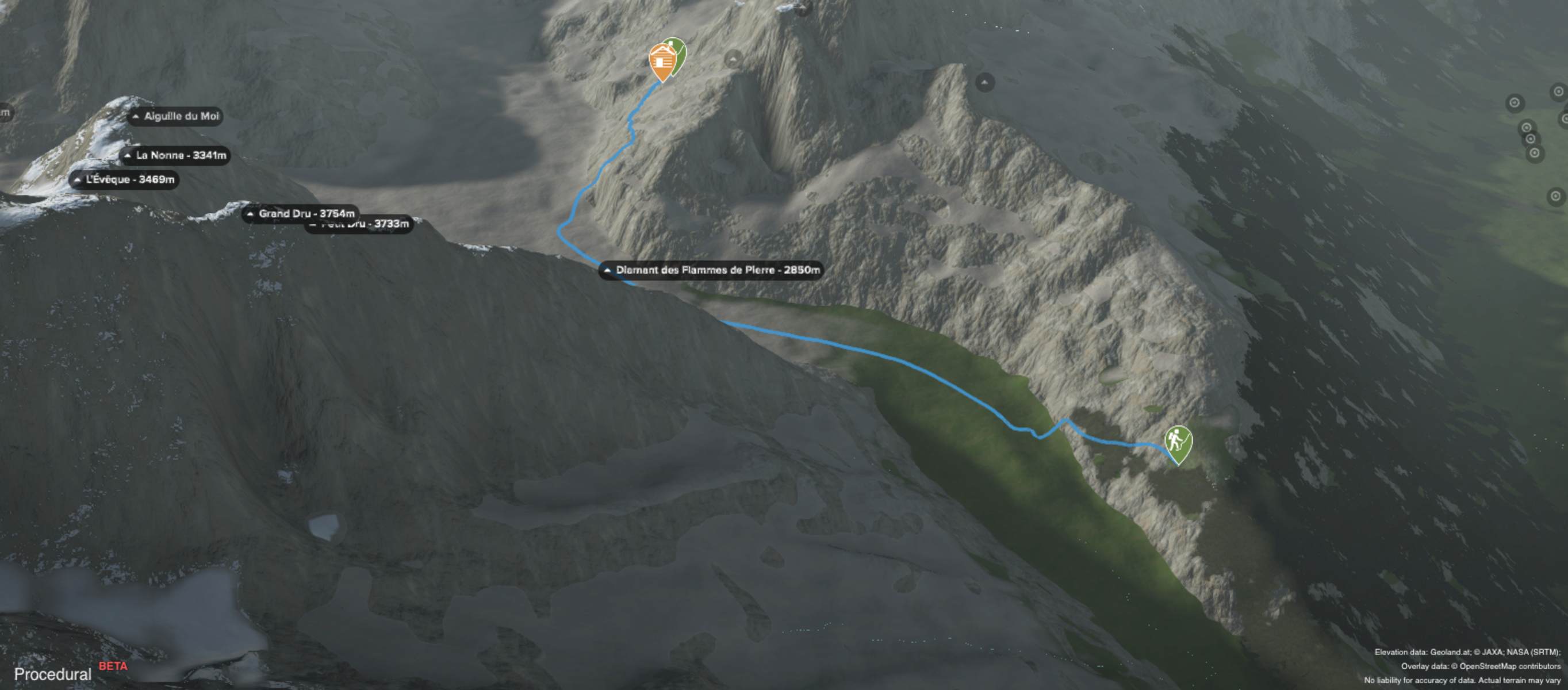Click the La Nonne 3341m peak marker

click(175, 156)
